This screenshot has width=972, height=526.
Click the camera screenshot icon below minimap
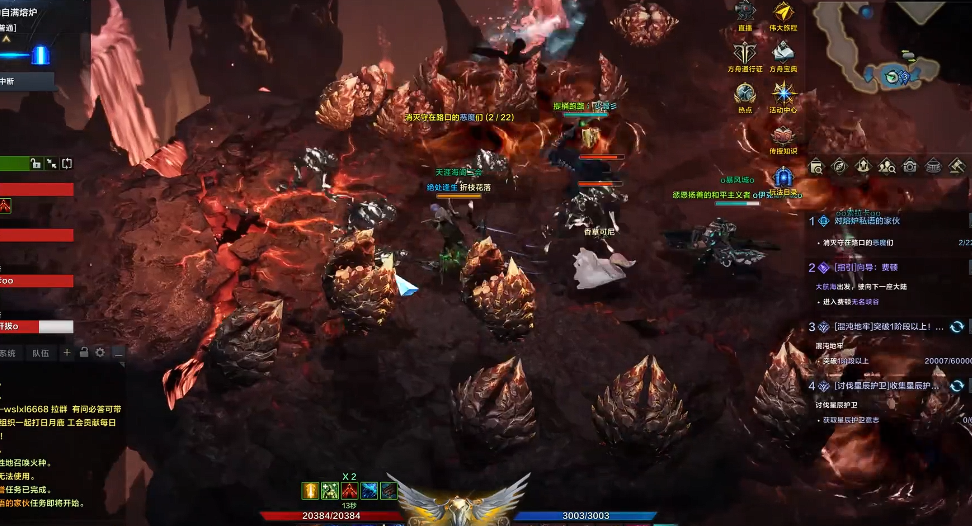910,166
